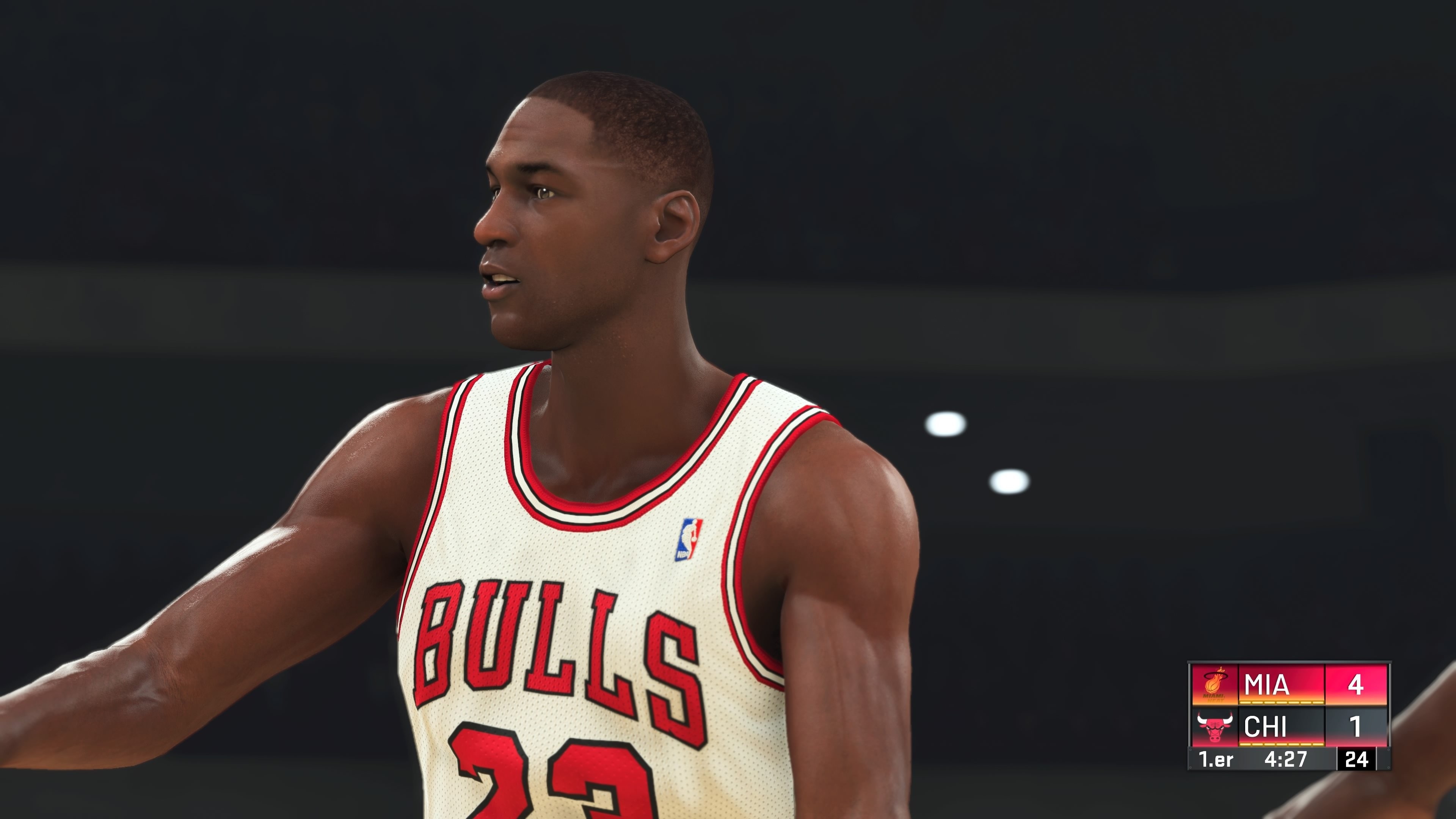Click the Miami Heat flame logo

pyautogui.click(x=1215, y=682)
